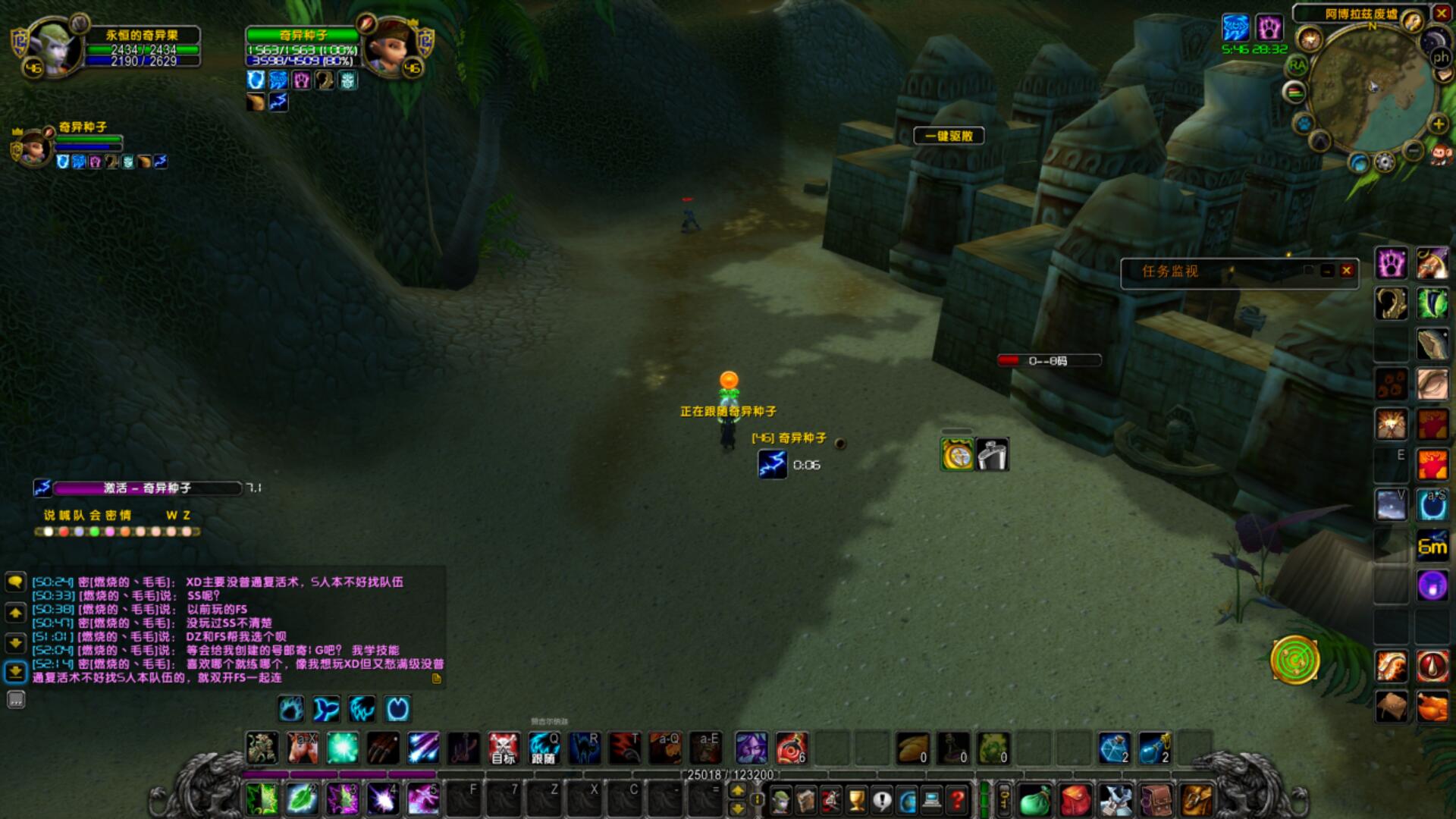Open the red question mark help button
The height and width of the screenshot is (819, 1456).
(958, 800)
